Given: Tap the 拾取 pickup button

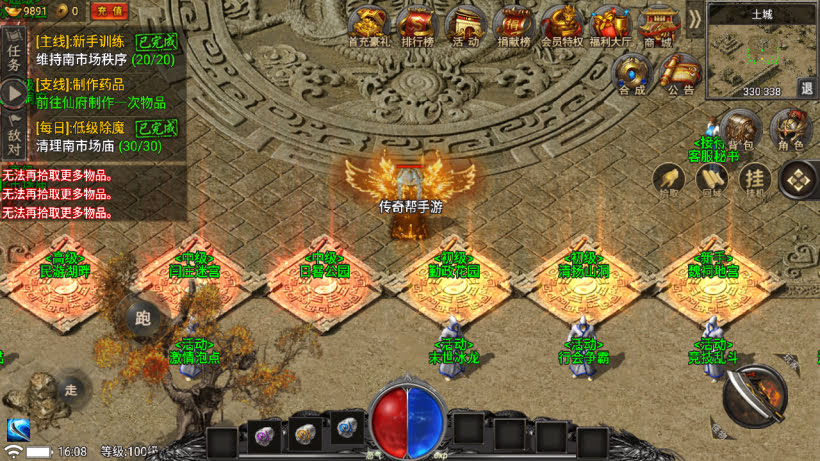Looking at the screenshot, I should 668,181.
